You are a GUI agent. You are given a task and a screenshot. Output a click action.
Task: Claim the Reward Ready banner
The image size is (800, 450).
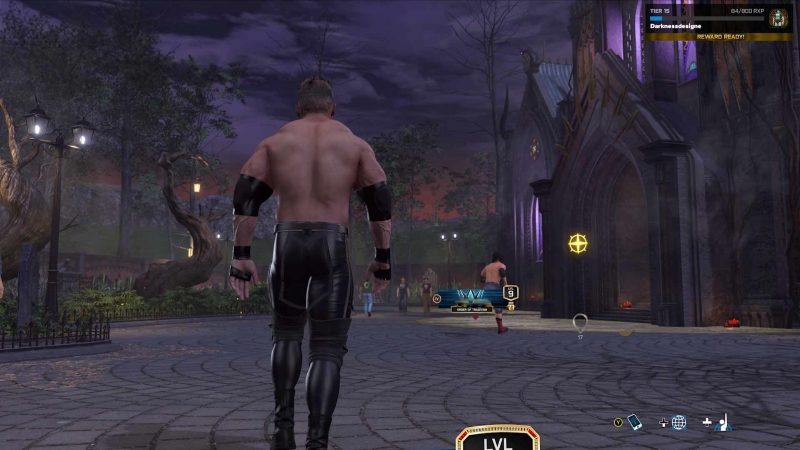pyautogui.click(x=718, y=36)
